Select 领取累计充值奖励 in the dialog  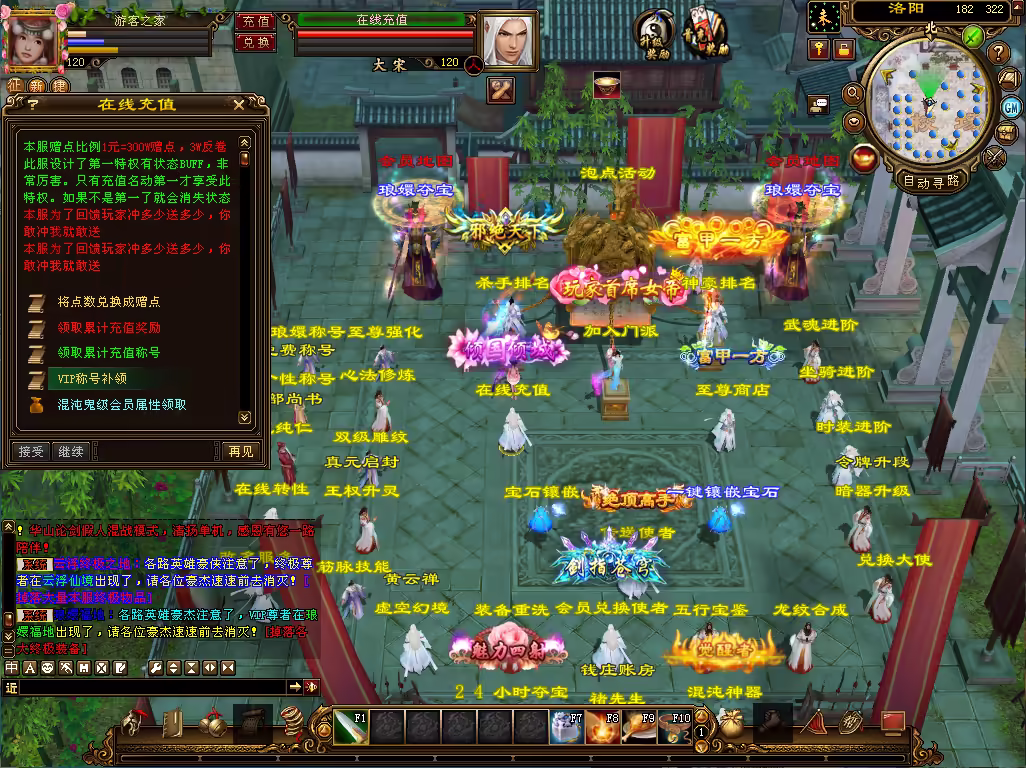[x=108, y=327]
